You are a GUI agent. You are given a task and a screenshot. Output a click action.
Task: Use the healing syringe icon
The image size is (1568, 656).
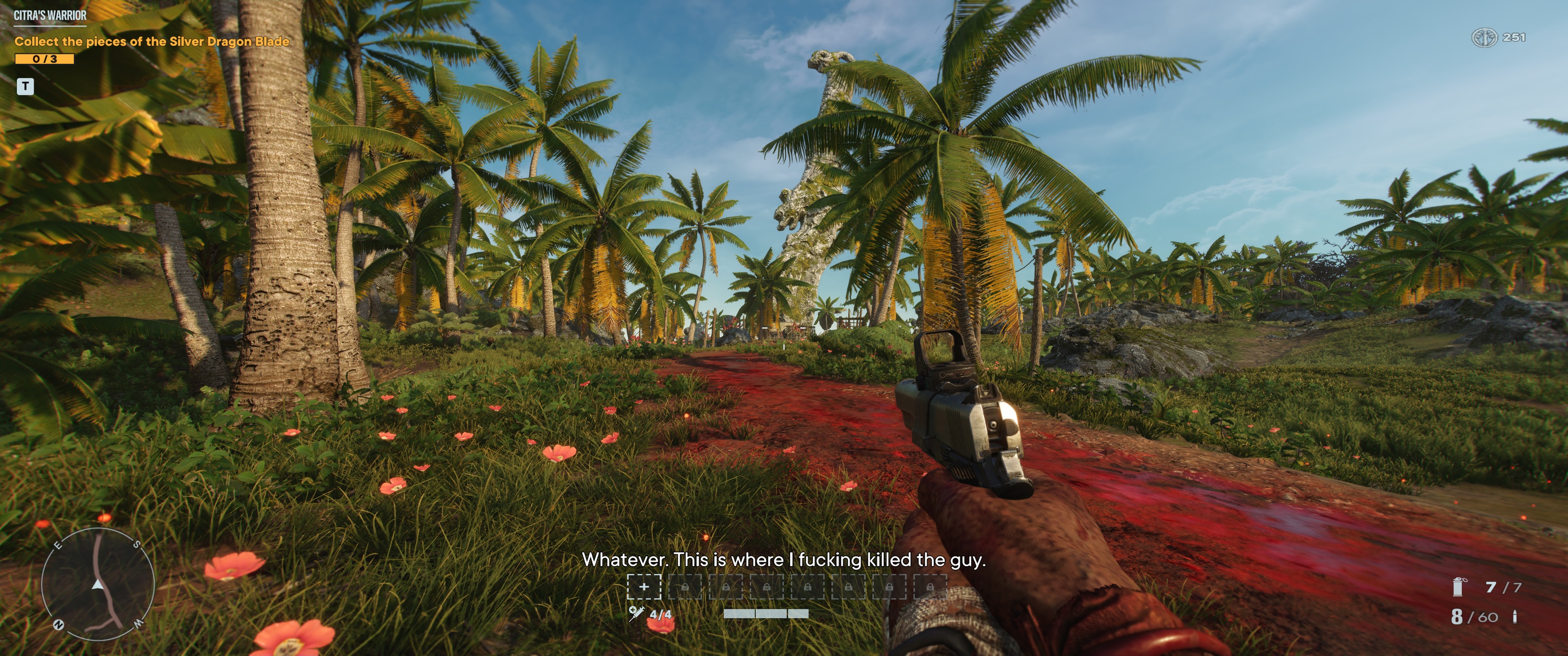[x=636, y=613]
